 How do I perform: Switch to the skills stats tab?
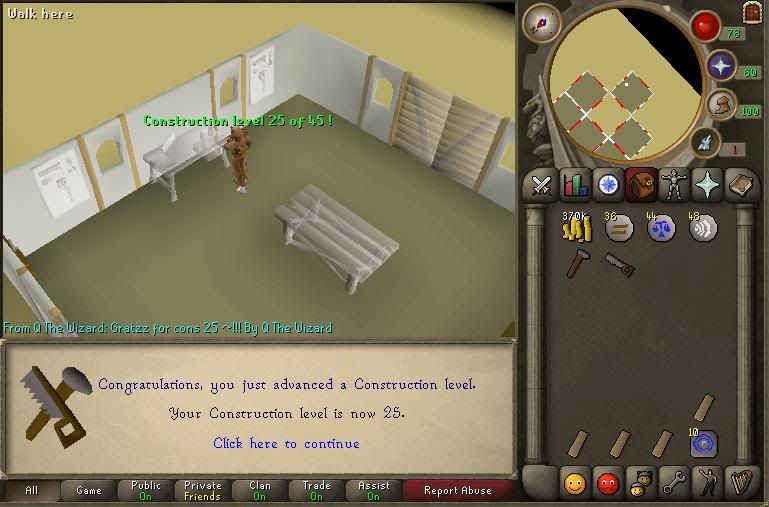[575, 185]
